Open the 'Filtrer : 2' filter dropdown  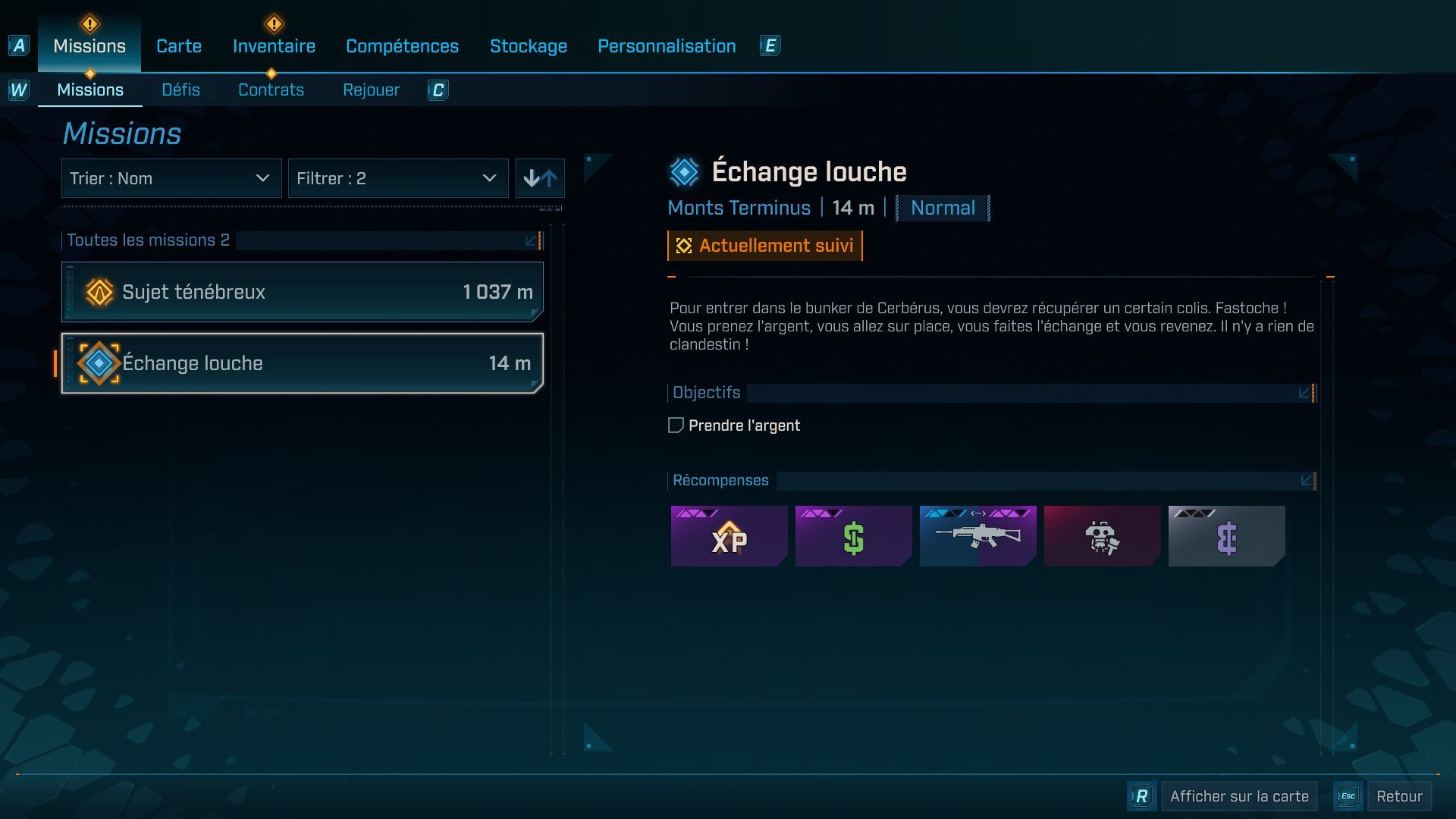click(x=398, y=178)
